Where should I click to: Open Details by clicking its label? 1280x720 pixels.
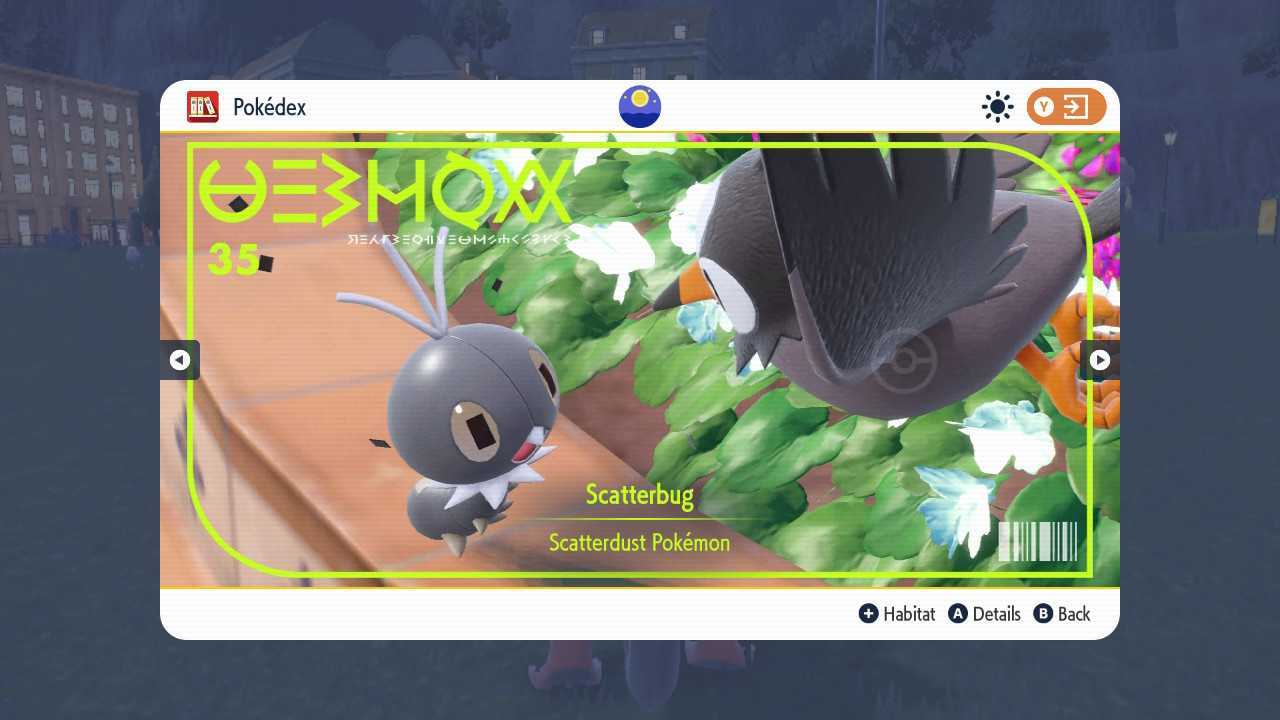pos(997,614)
